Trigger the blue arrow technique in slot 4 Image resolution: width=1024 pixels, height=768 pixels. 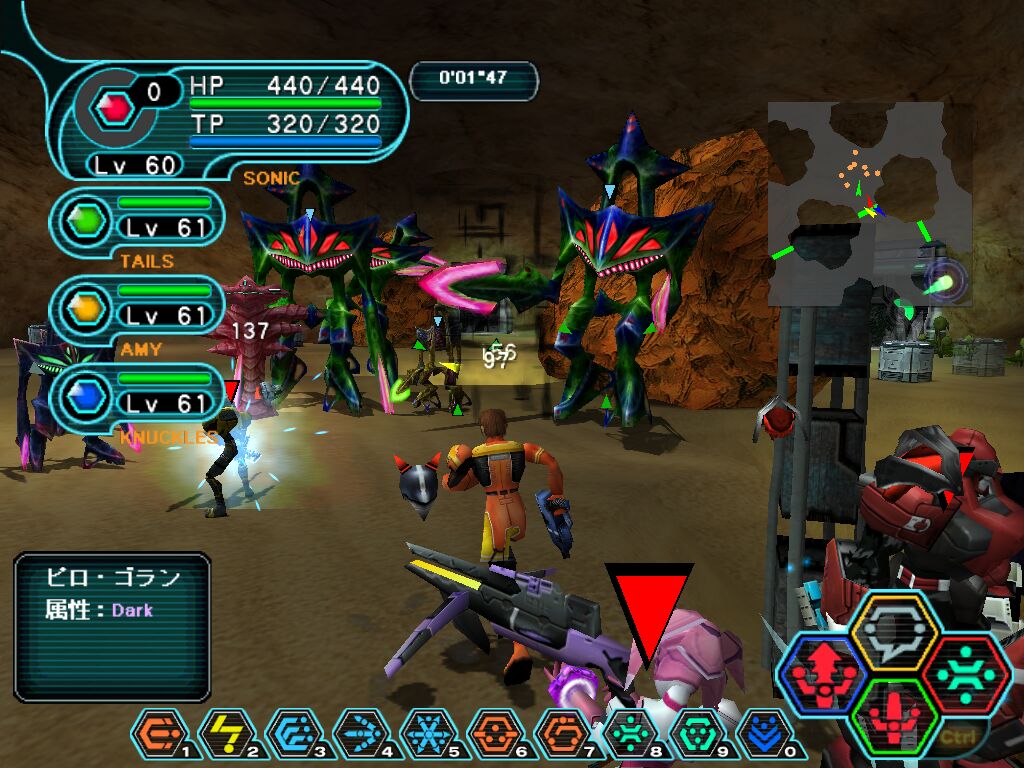click(x=360, y=735)
